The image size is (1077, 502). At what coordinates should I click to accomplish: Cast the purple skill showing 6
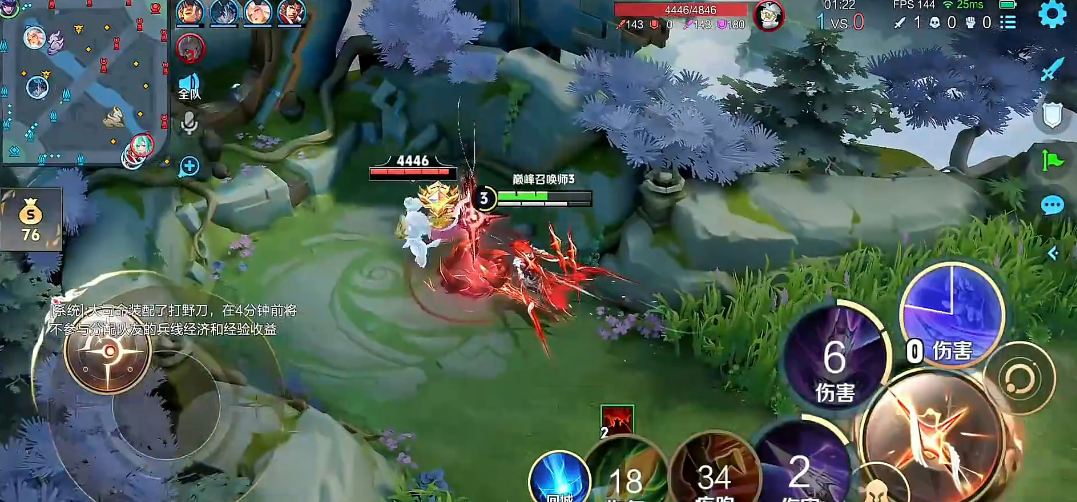[833, 358]
